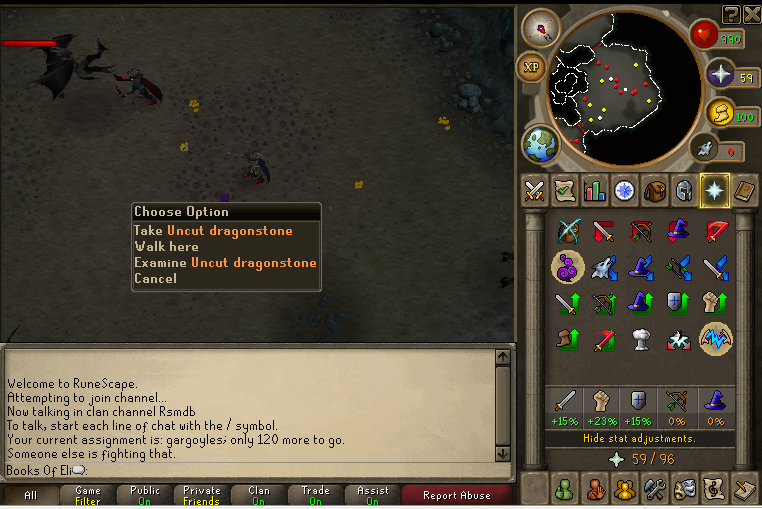Open the combat styles tab
Screen dimensions: 762x509
pyautogui.click(x=534, y=190)
